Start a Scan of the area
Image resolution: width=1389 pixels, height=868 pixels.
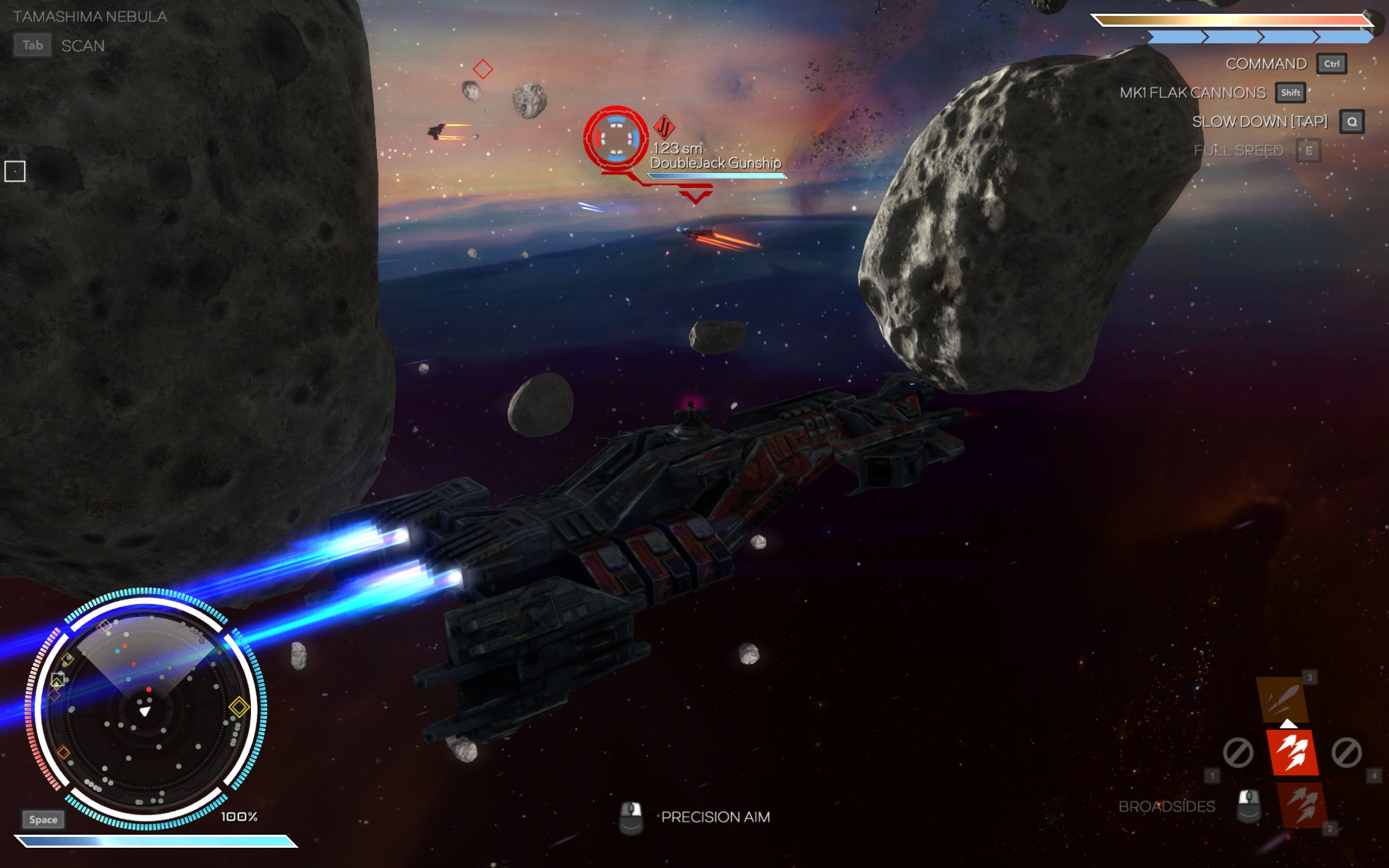(x=82, y=46)
